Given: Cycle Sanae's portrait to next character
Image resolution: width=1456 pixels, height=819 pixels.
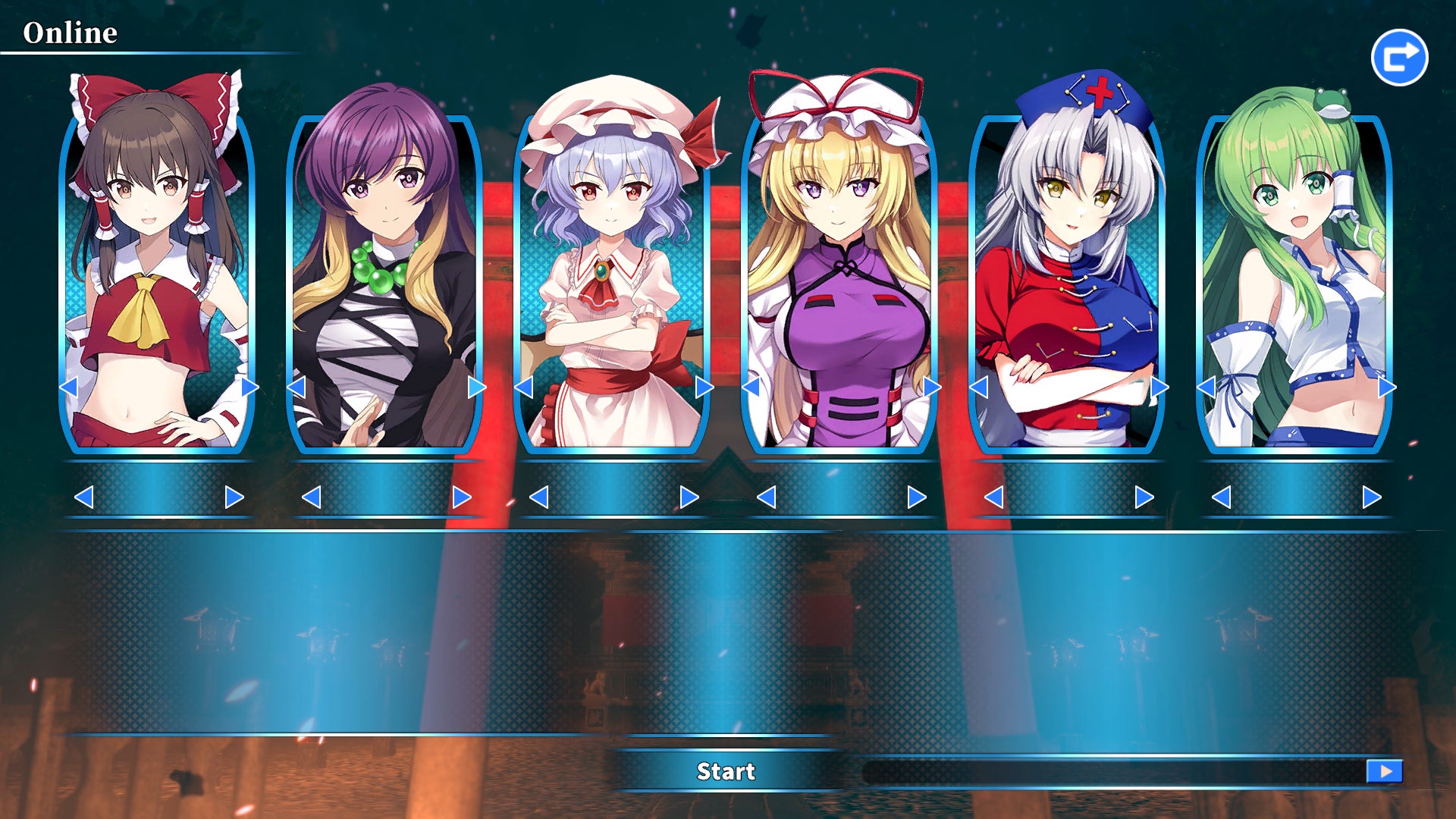Looking at the screenshot, I should (x=1387, y=388).
